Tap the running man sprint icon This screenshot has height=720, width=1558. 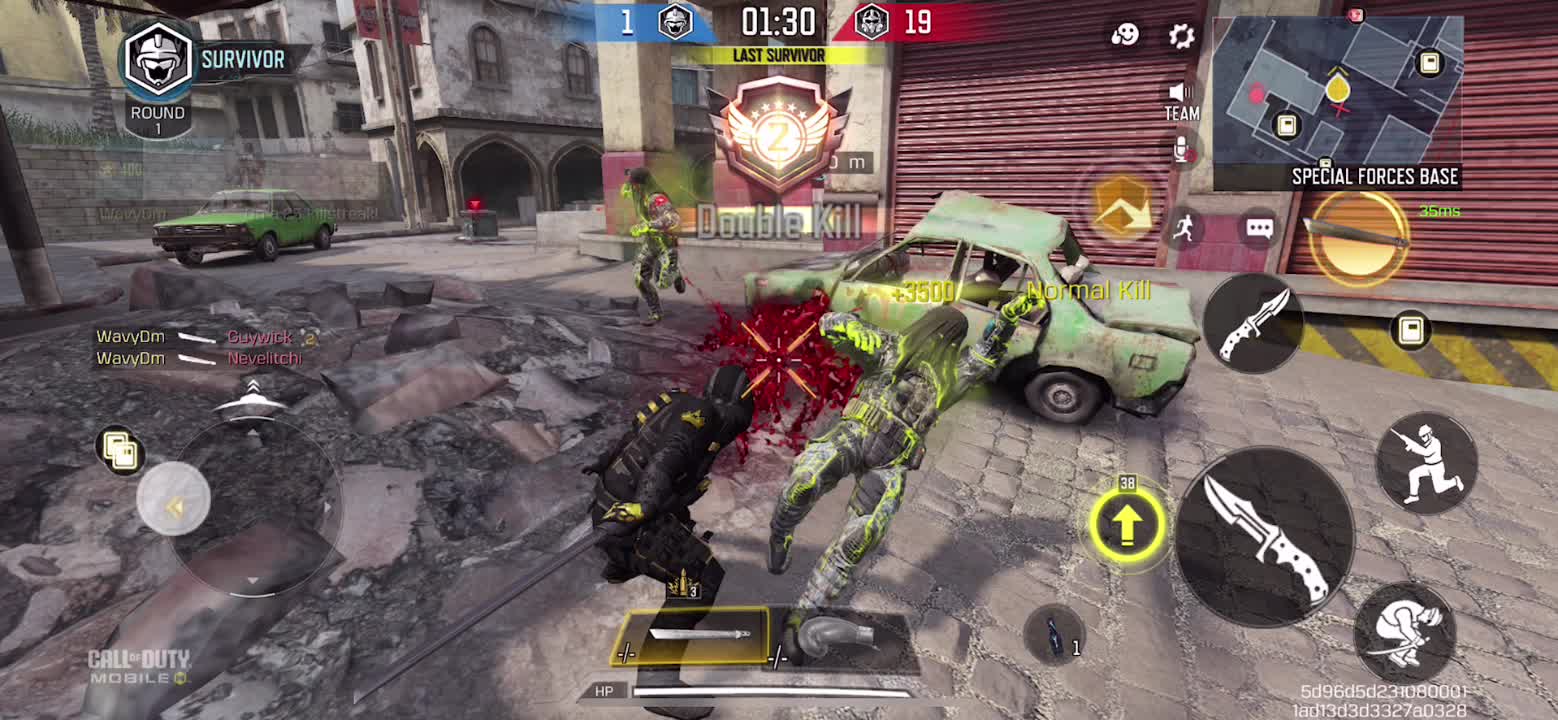coord(1185,228)
